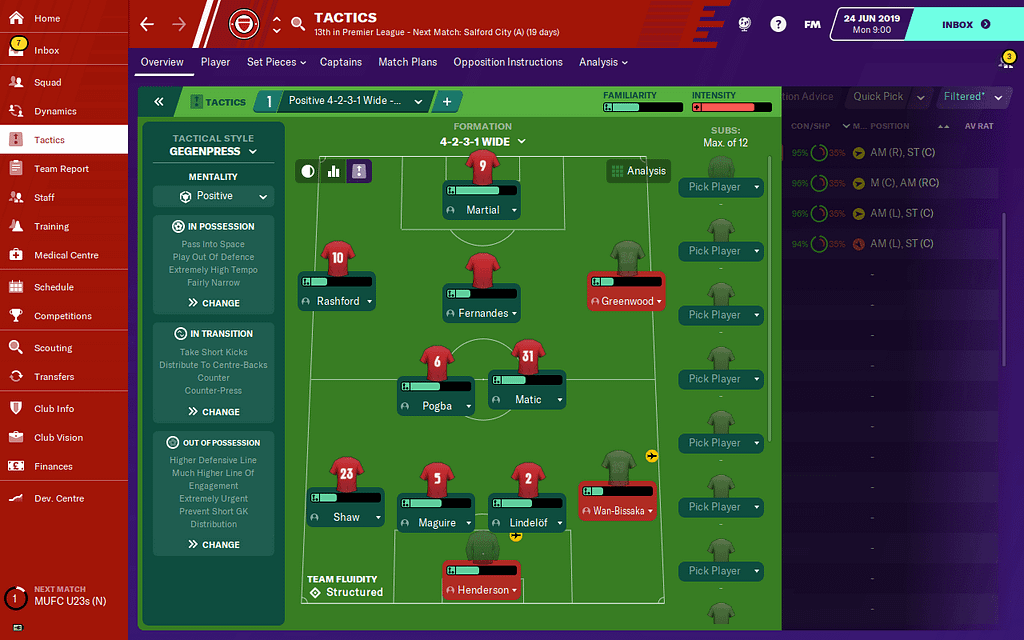The height and width of the screenshot is (640, 1024).
Task: Click the pitch Analysis button
Action: click(637, 171)
